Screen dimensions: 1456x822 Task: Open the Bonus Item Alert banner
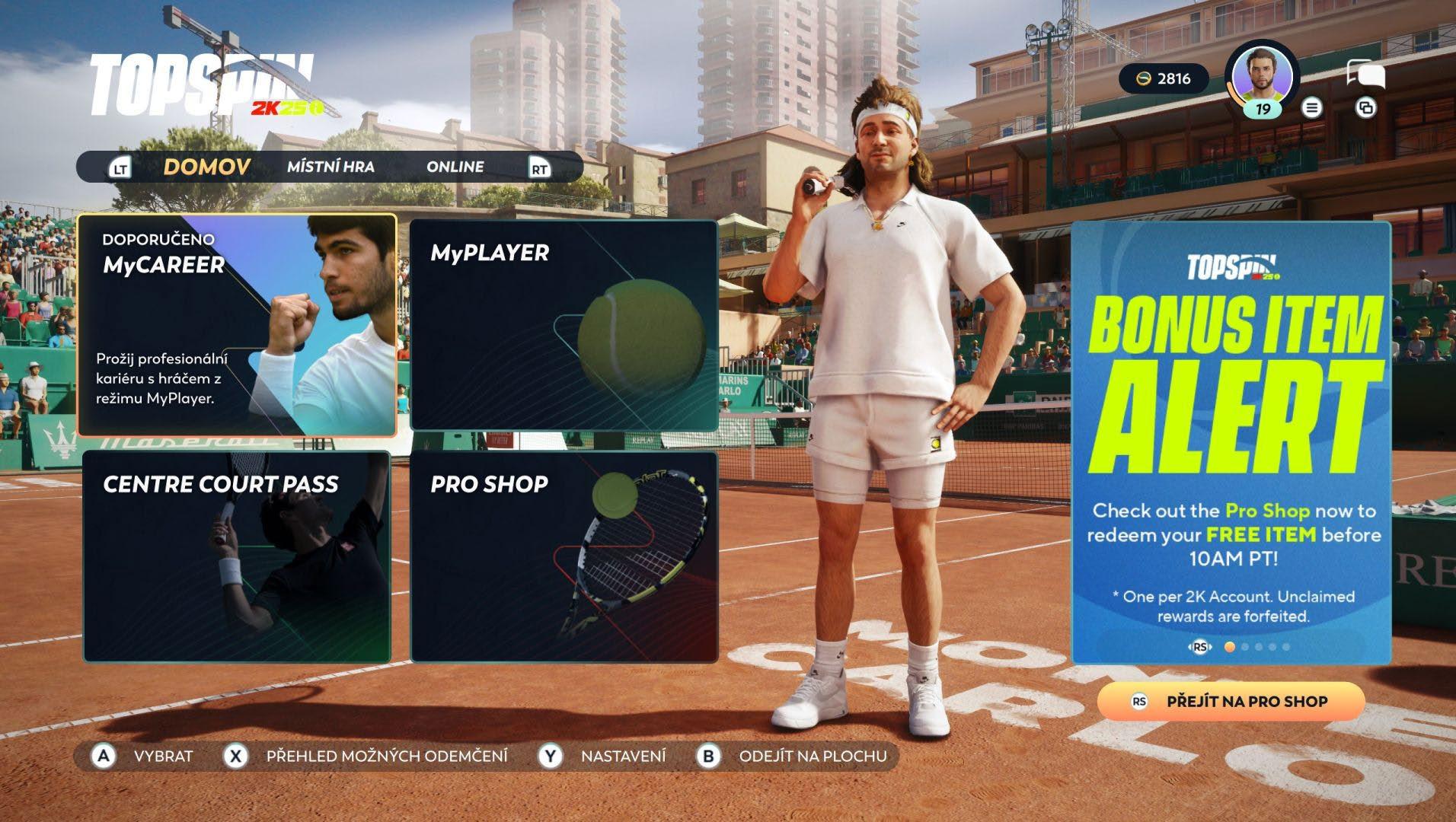coord(1231,441)
